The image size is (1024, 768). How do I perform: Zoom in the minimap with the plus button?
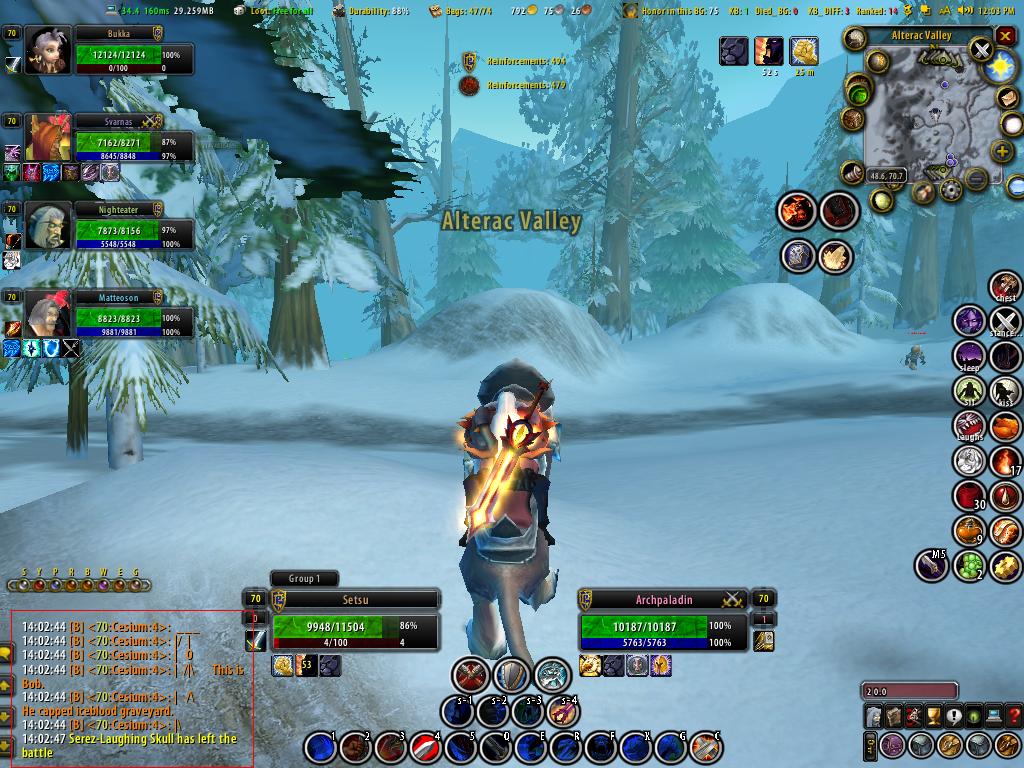[1003, 151]
